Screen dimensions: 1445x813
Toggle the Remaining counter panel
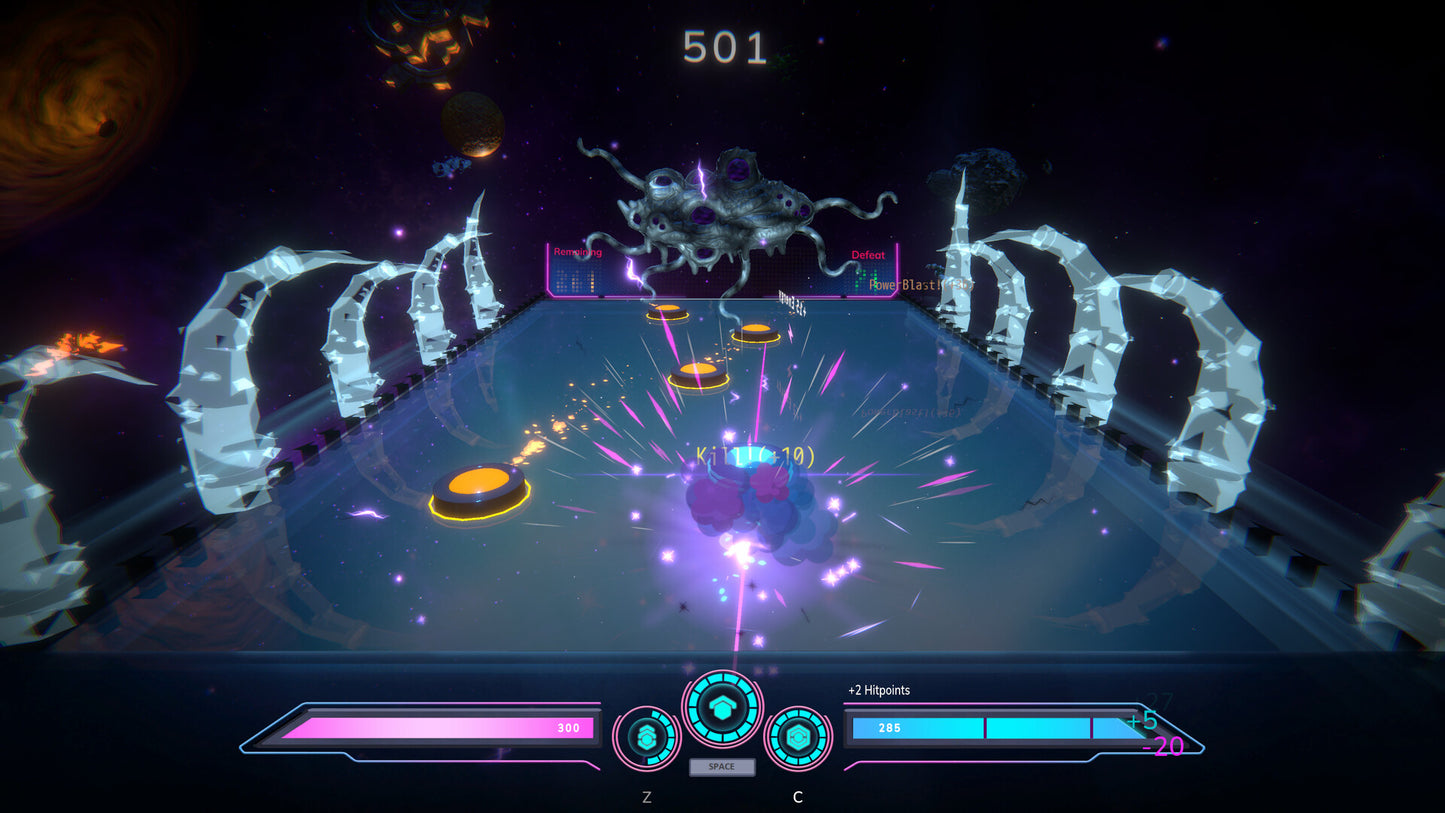577,252
